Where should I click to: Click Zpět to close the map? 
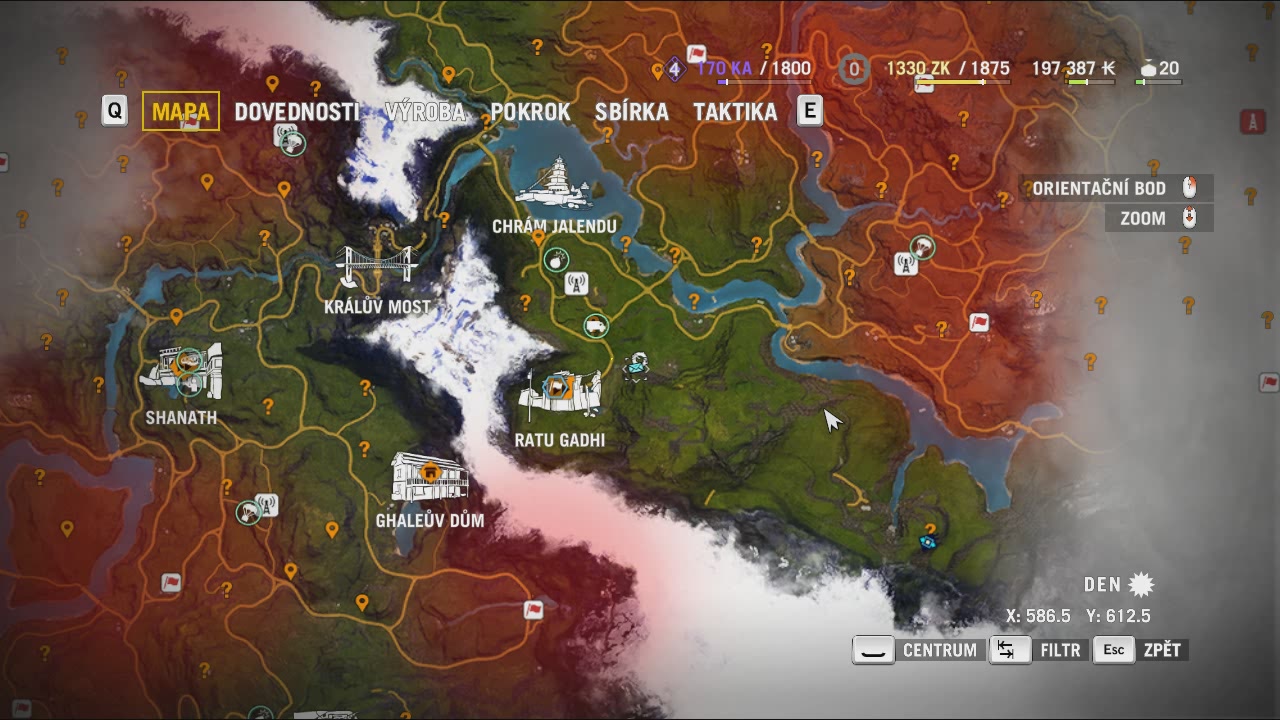pyautogui.click(x=1141, y=650)
